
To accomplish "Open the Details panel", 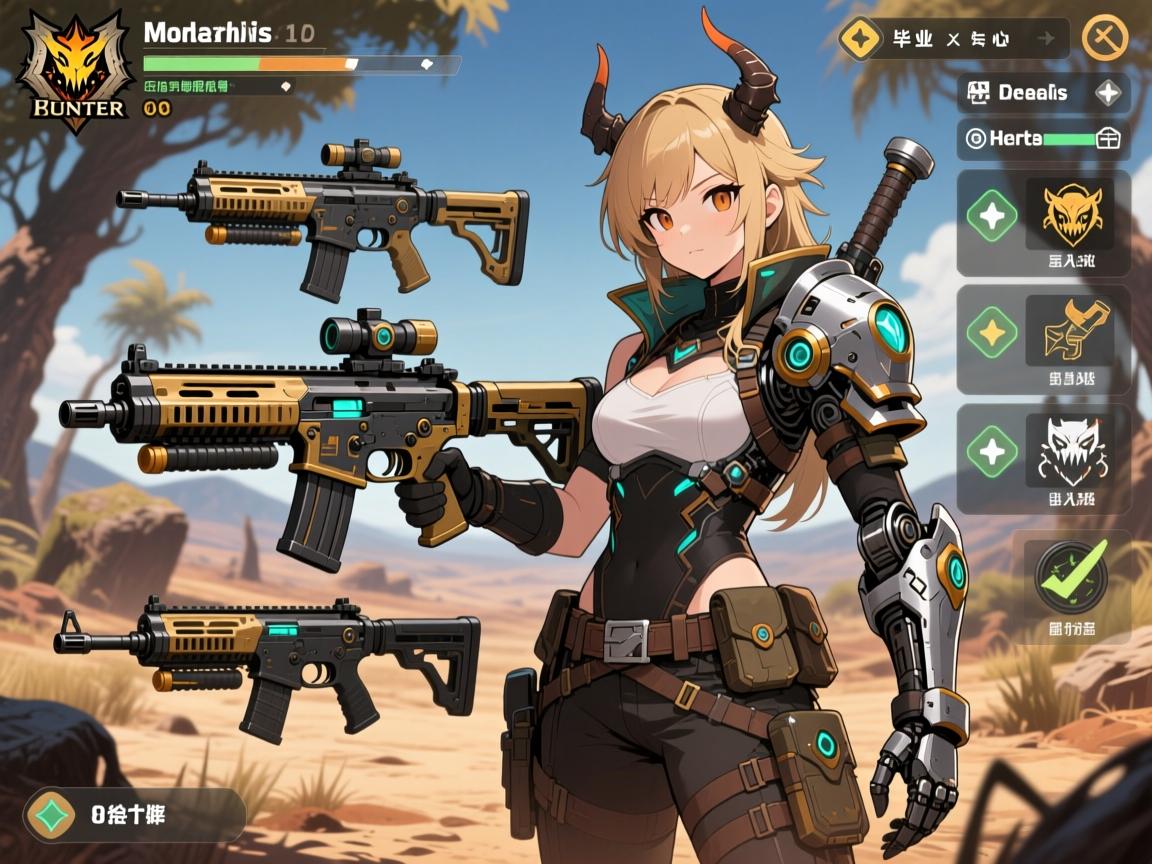I will click(x=1043, y=93).
